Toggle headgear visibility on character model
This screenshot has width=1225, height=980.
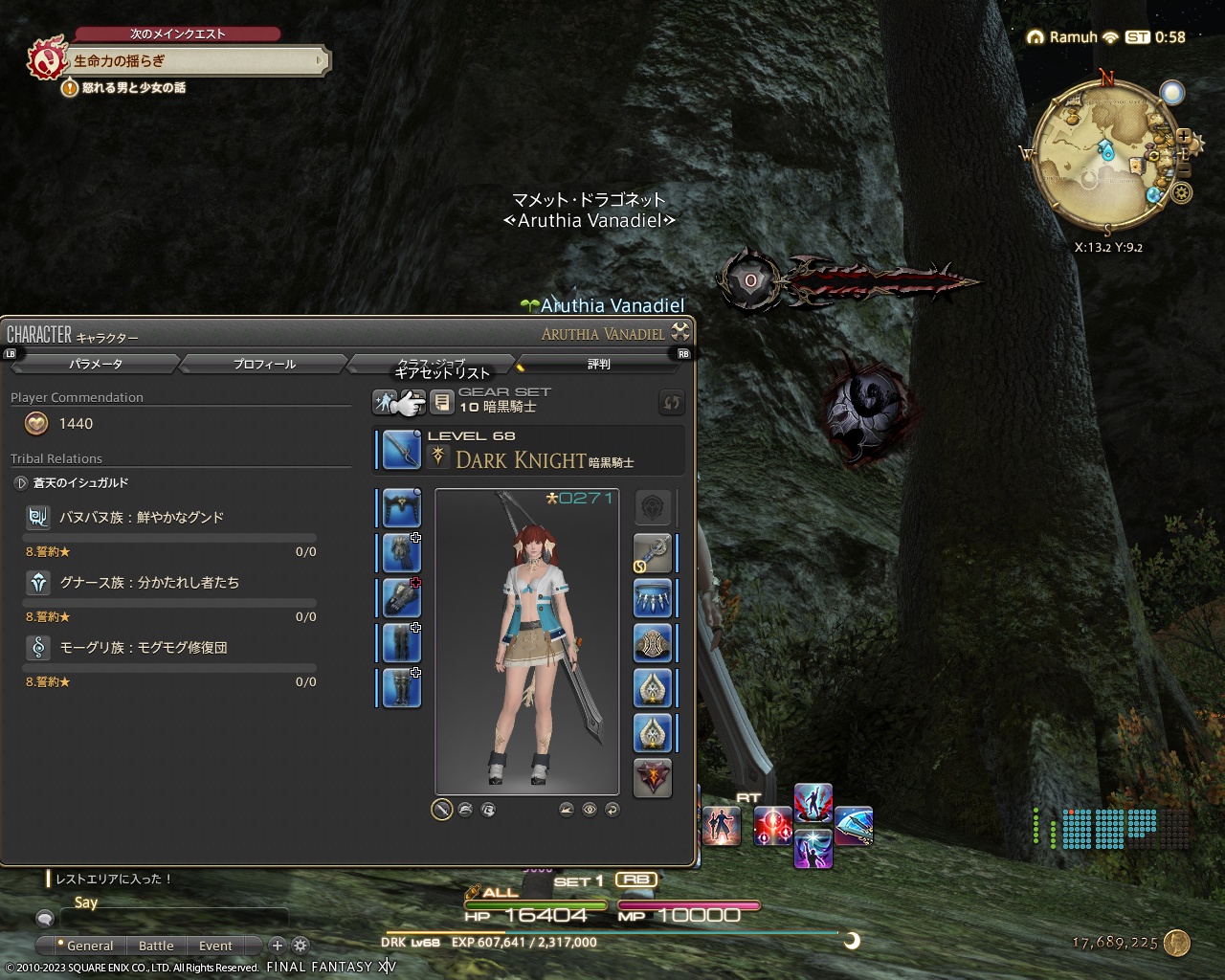(464, 809)
